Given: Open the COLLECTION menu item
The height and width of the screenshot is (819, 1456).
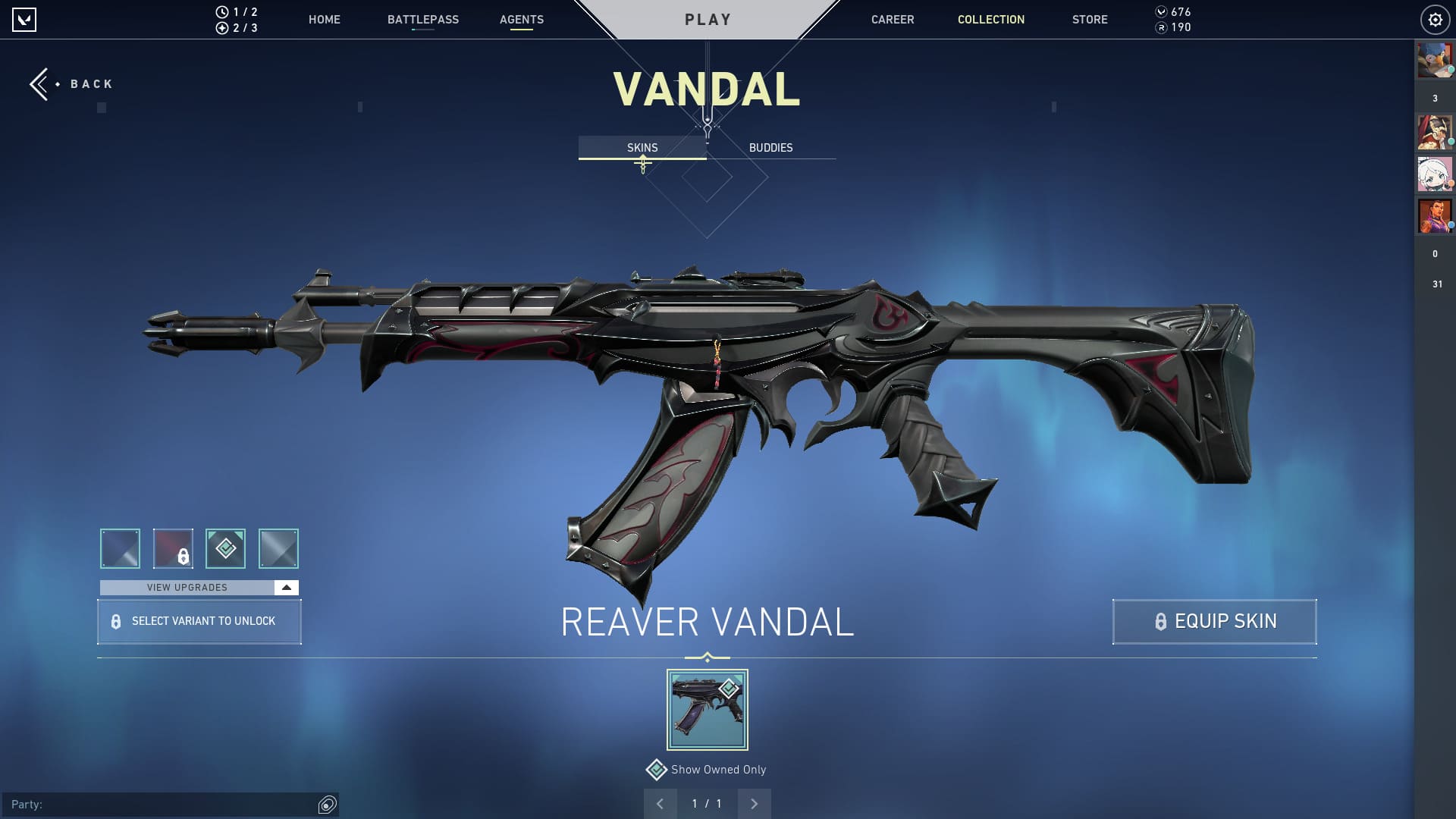Looking at the screenshot, I should 990,20.
